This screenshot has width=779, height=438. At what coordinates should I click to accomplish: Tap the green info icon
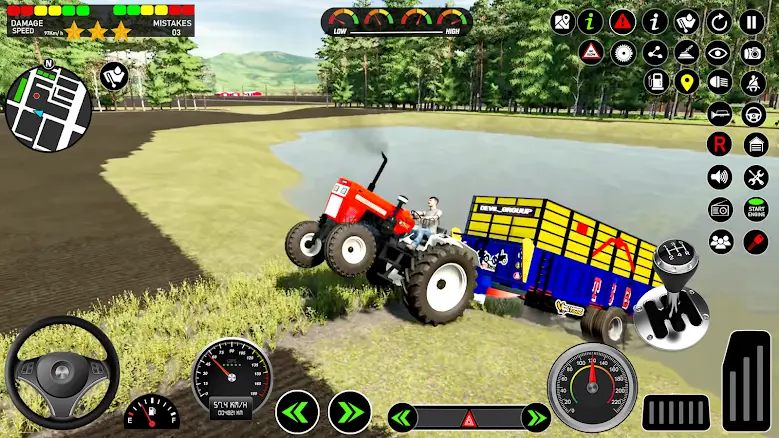591,20
